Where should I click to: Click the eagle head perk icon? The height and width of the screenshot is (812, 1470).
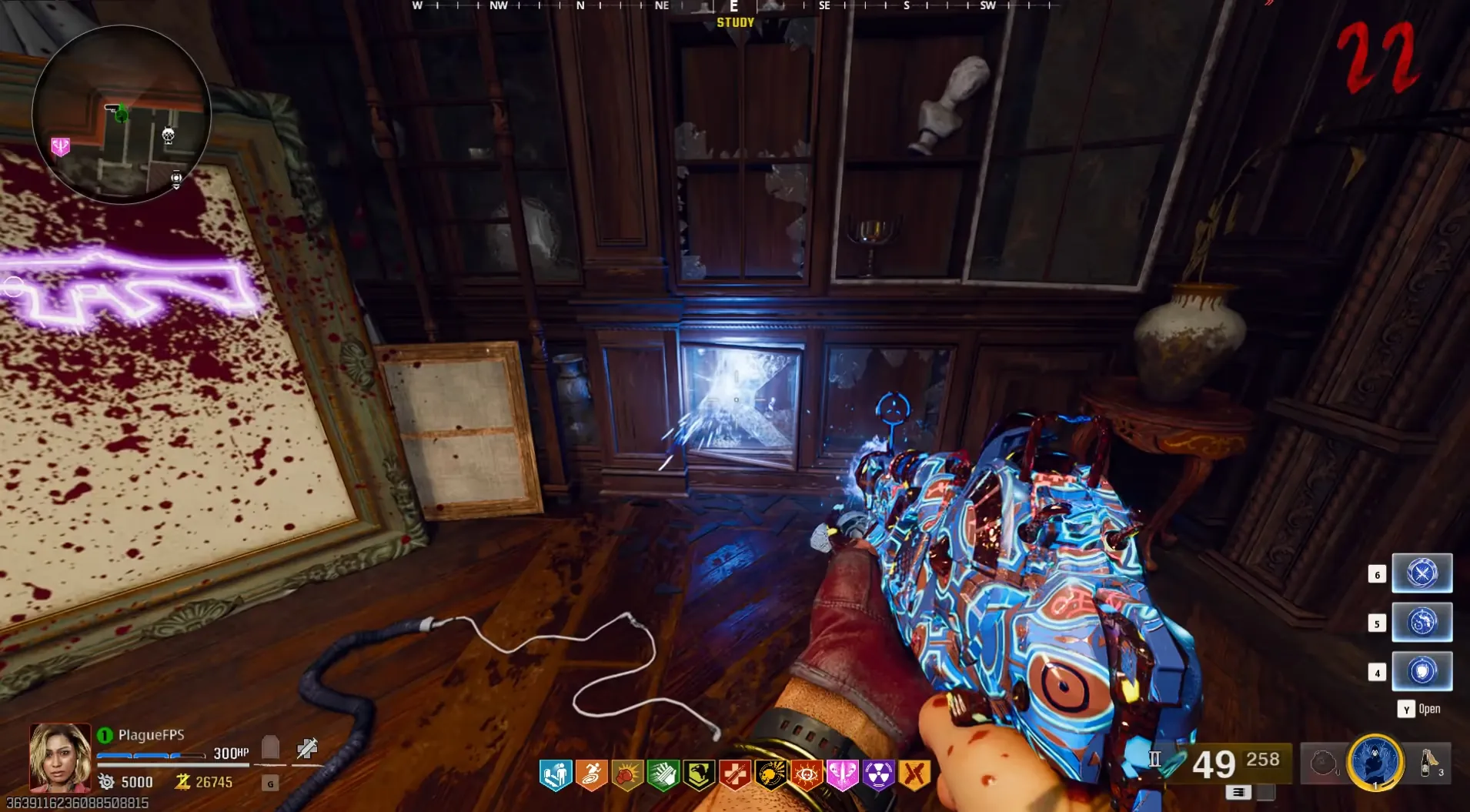pos(699,775)
